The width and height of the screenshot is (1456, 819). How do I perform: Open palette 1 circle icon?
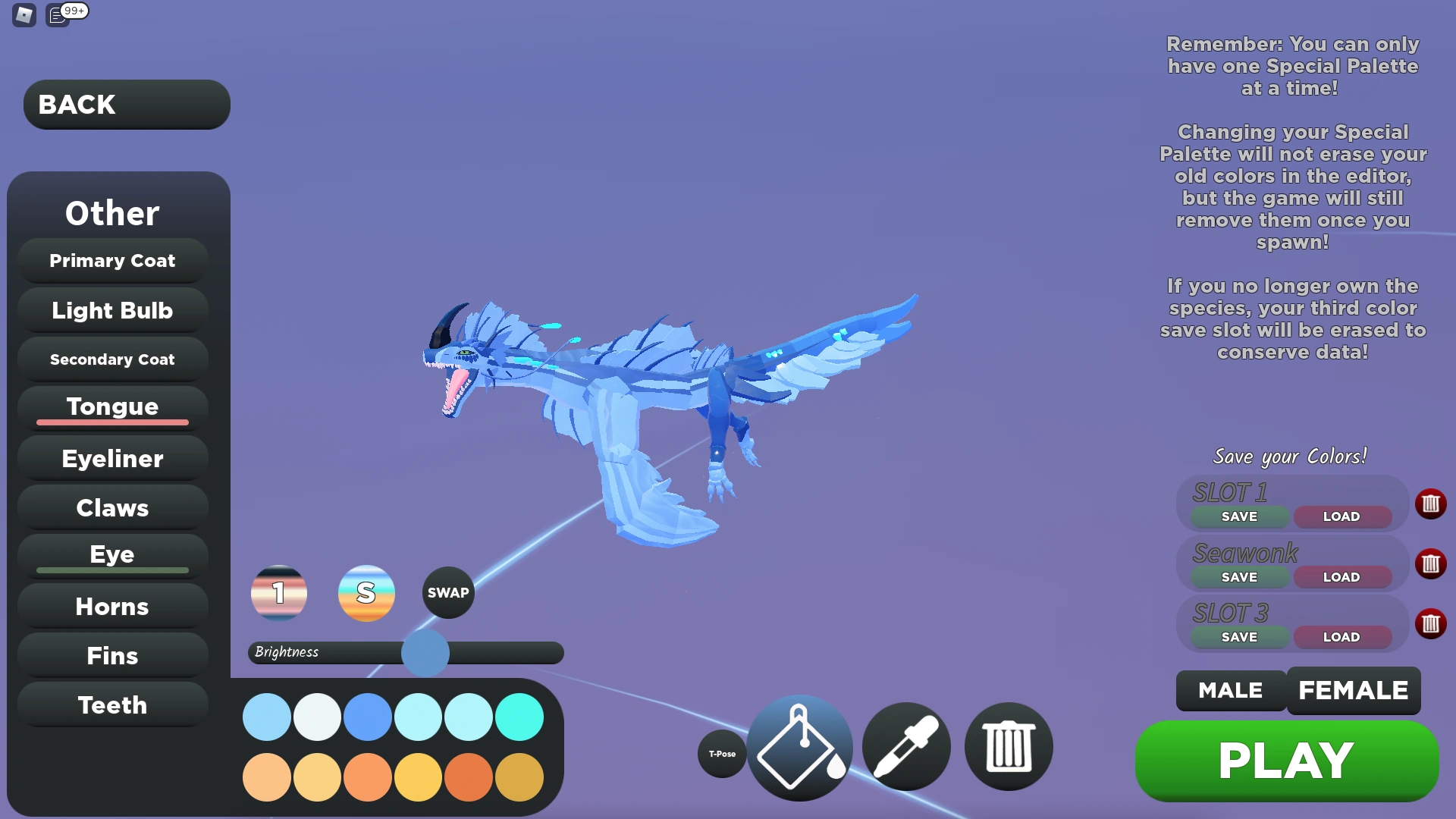pyautogui.click(x=278, y=593)
